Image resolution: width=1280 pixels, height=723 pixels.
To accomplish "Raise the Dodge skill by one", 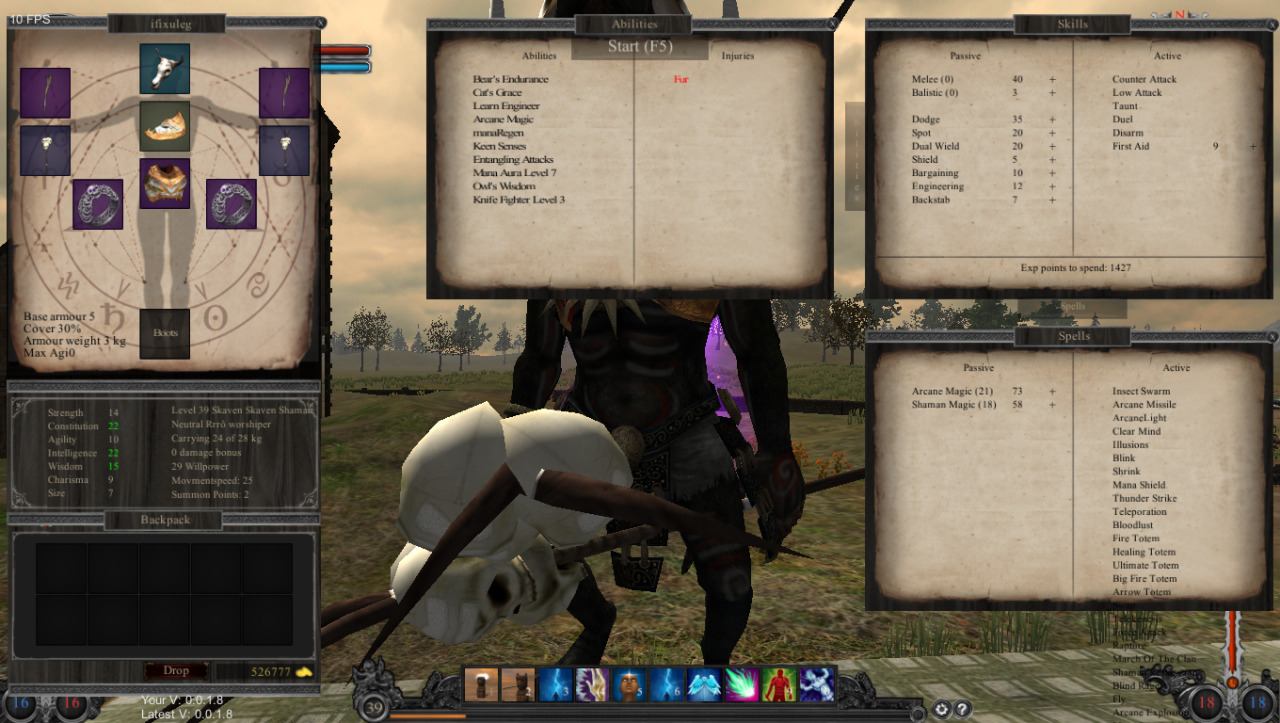I will click(x=1052, y=120).
